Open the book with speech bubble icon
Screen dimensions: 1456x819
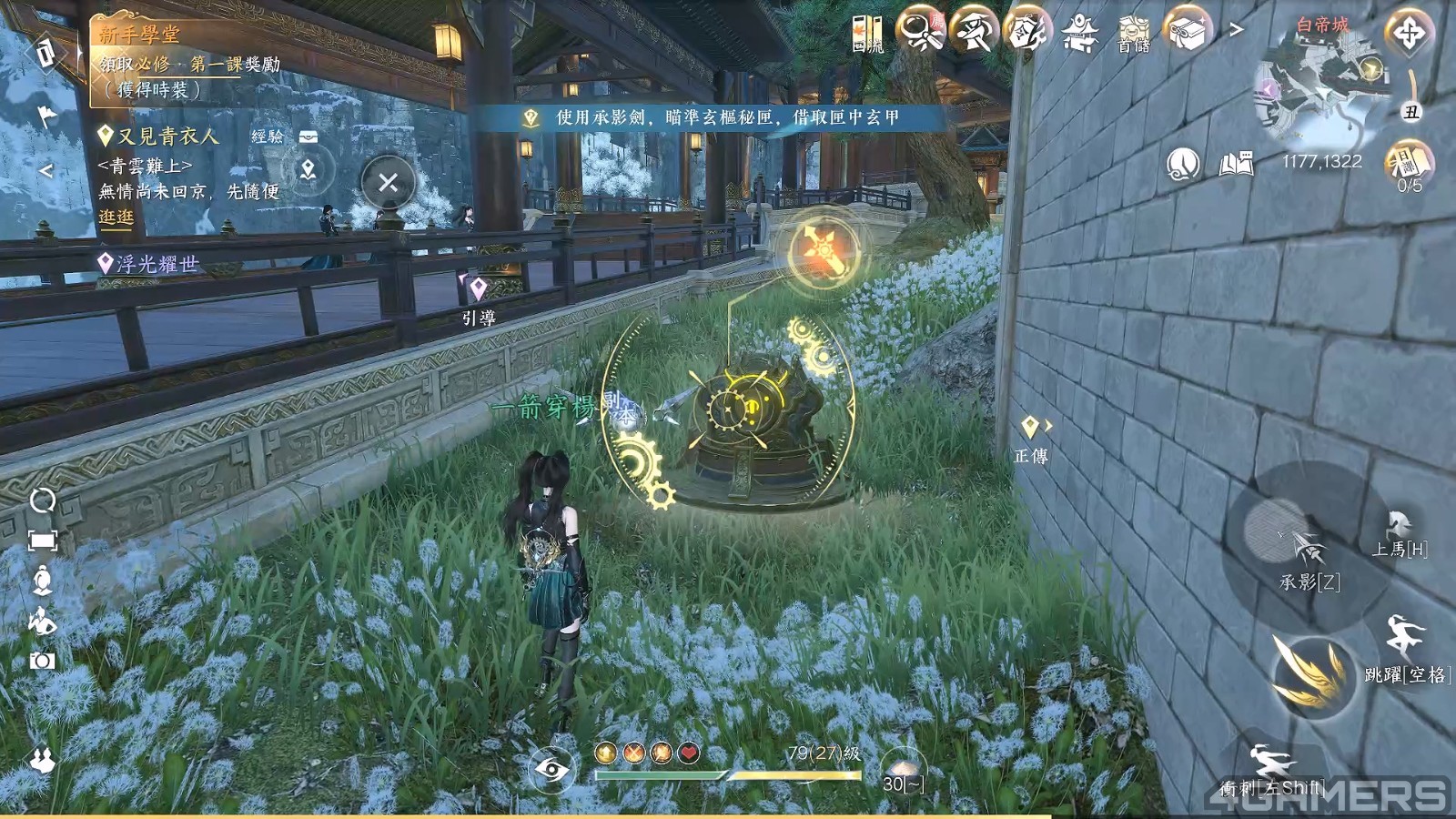pyautogui.click(x=1236, y=164)
